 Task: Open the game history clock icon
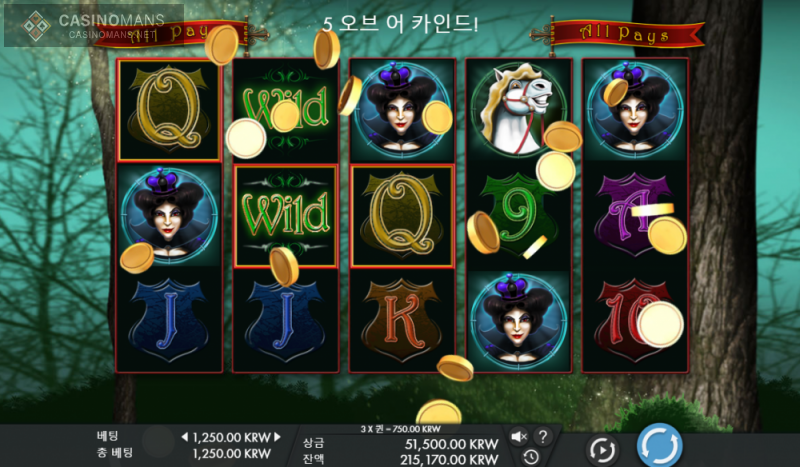(530, 457)
